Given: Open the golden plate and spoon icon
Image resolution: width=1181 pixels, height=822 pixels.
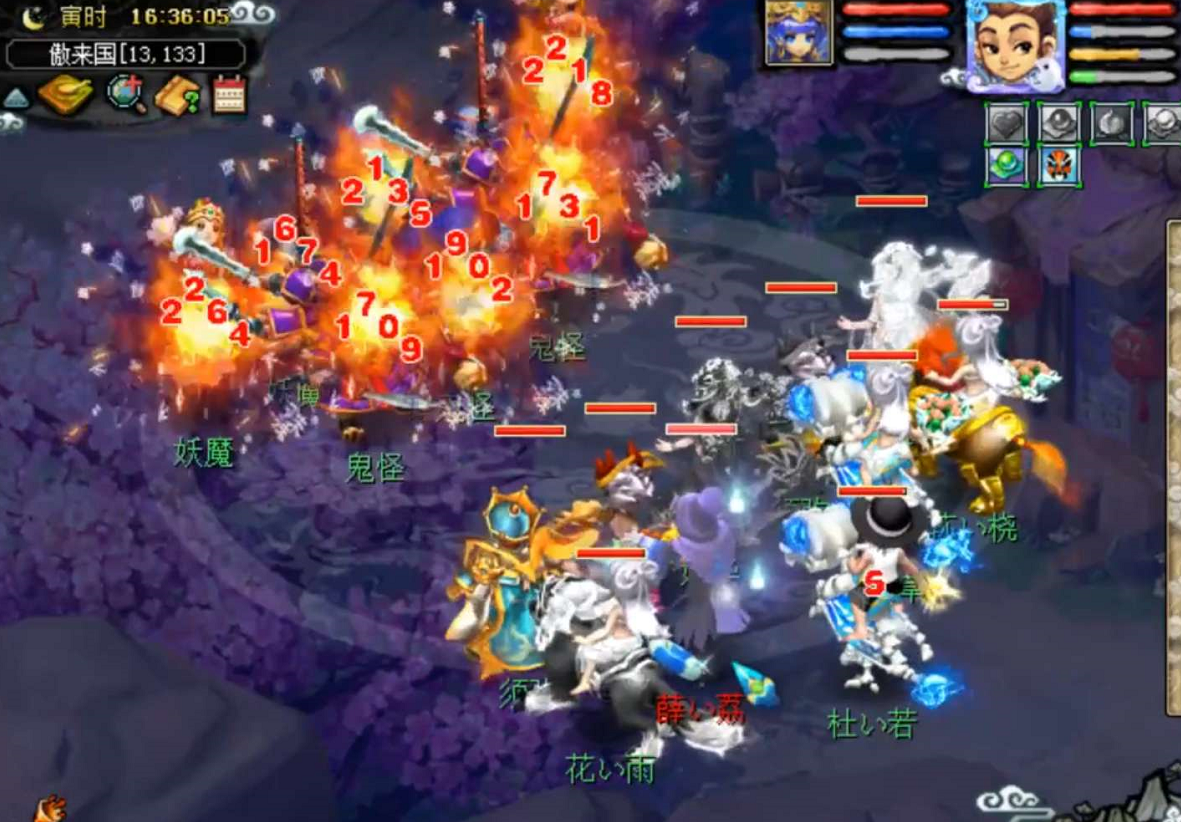Looking at the screenshot, I should click(65, 96).
